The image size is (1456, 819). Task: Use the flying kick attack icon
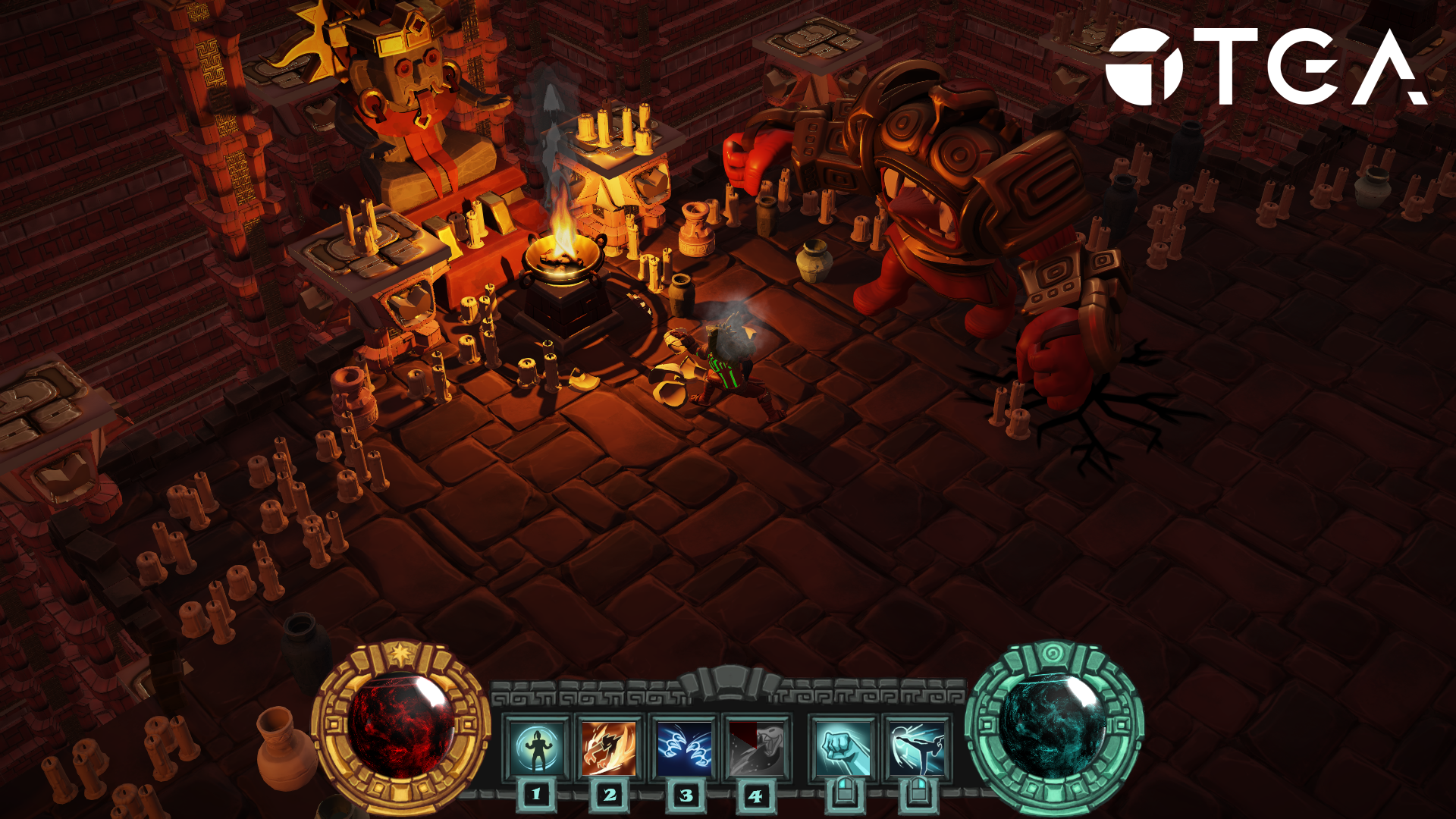pyautogui.click(x=917, y=748)
